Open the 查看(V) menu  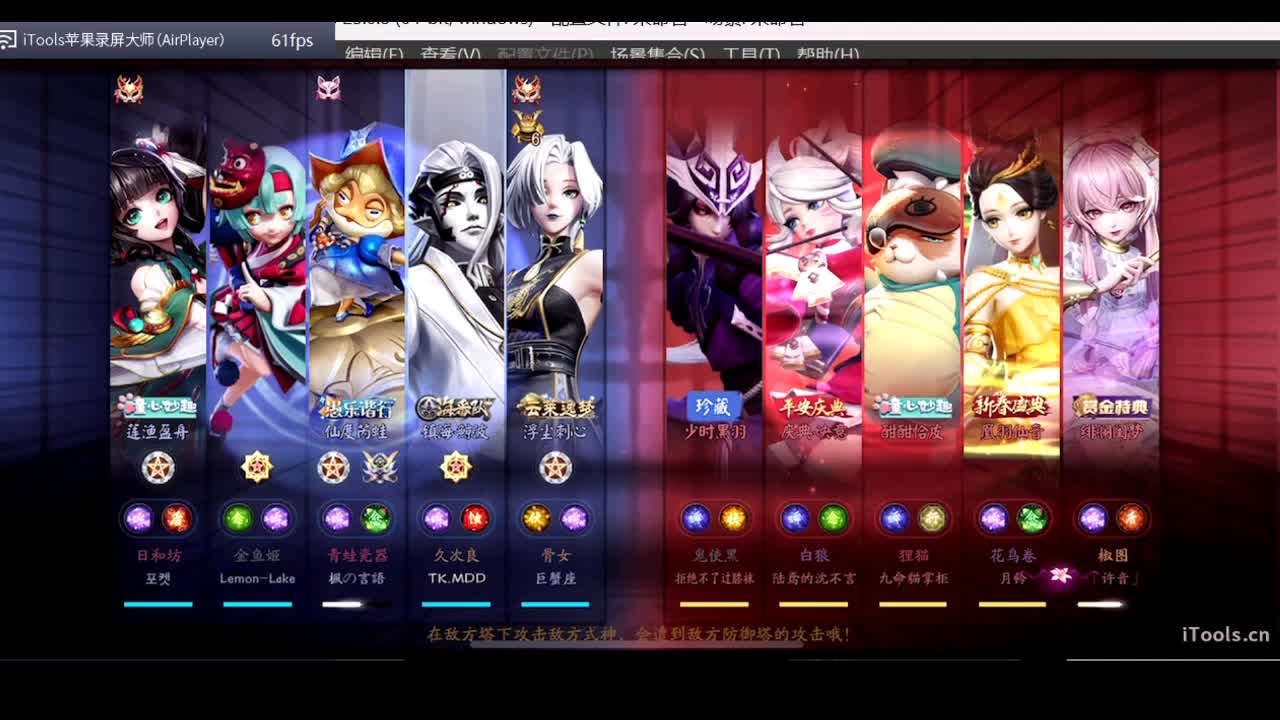click(x=445, y=55)
